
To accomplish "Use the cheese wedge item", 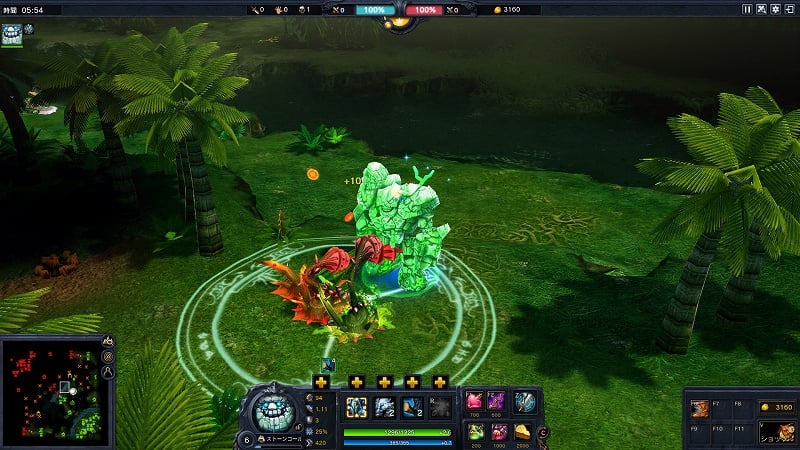I will click(x=524, y=431).
